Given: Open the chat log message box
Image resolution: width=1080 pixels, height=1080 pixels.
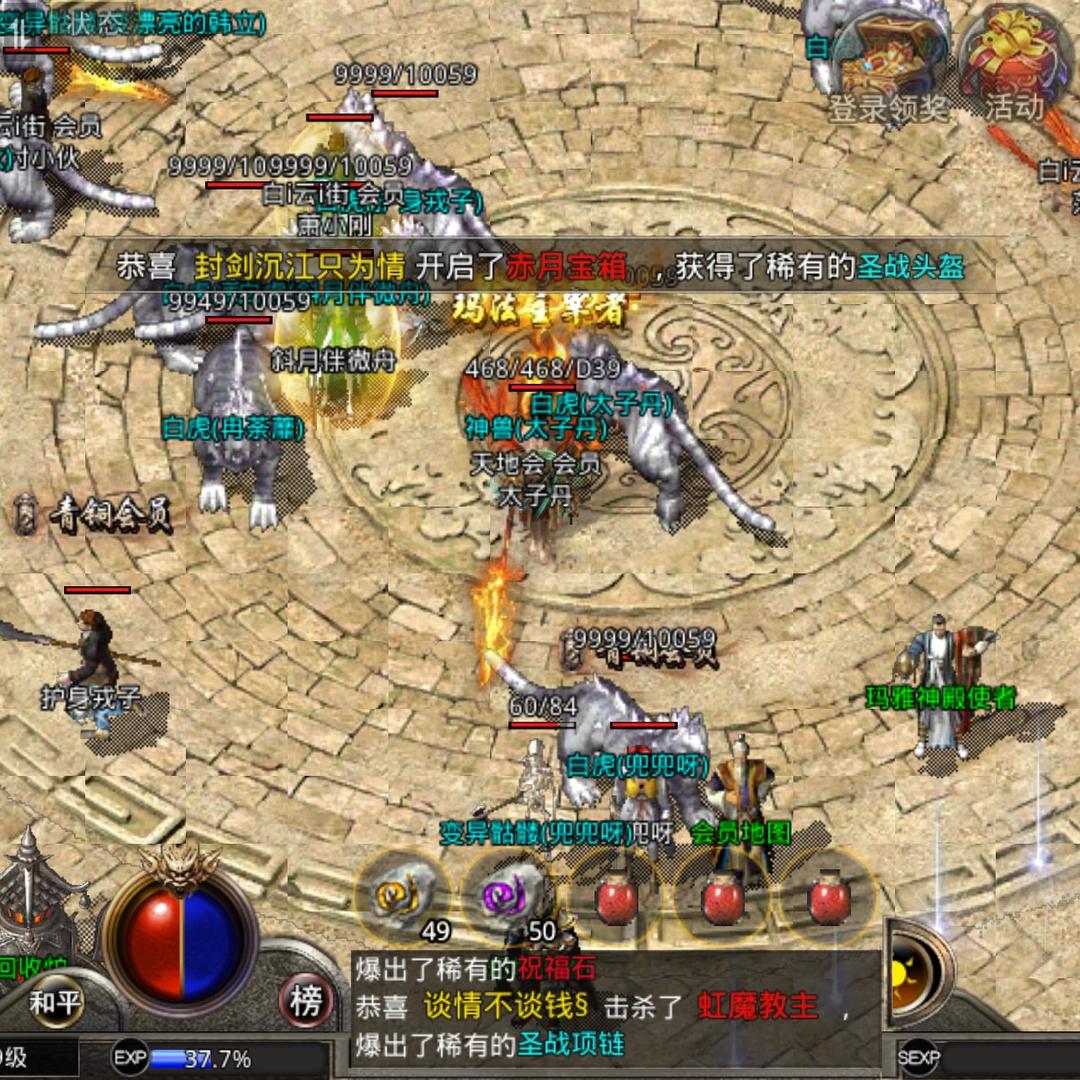Looking at the screenshot, I should click(615, 1006).
